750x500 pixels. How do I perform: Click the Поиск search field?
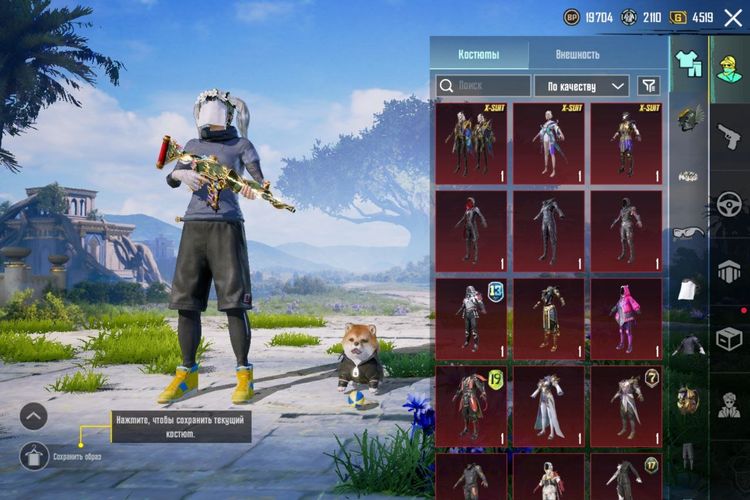(484, 86)
